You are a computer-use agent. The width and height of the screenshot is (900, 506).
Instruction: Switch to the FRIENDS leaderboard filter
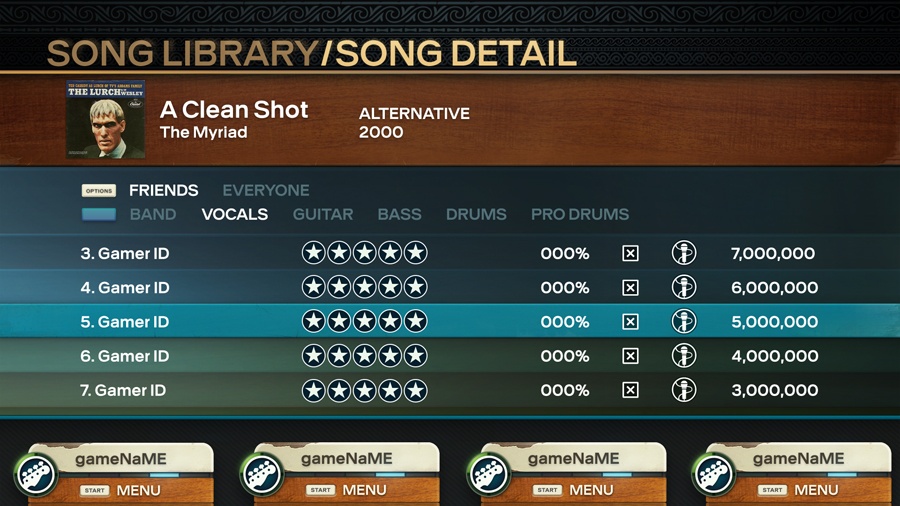click(x=163, y=190)
